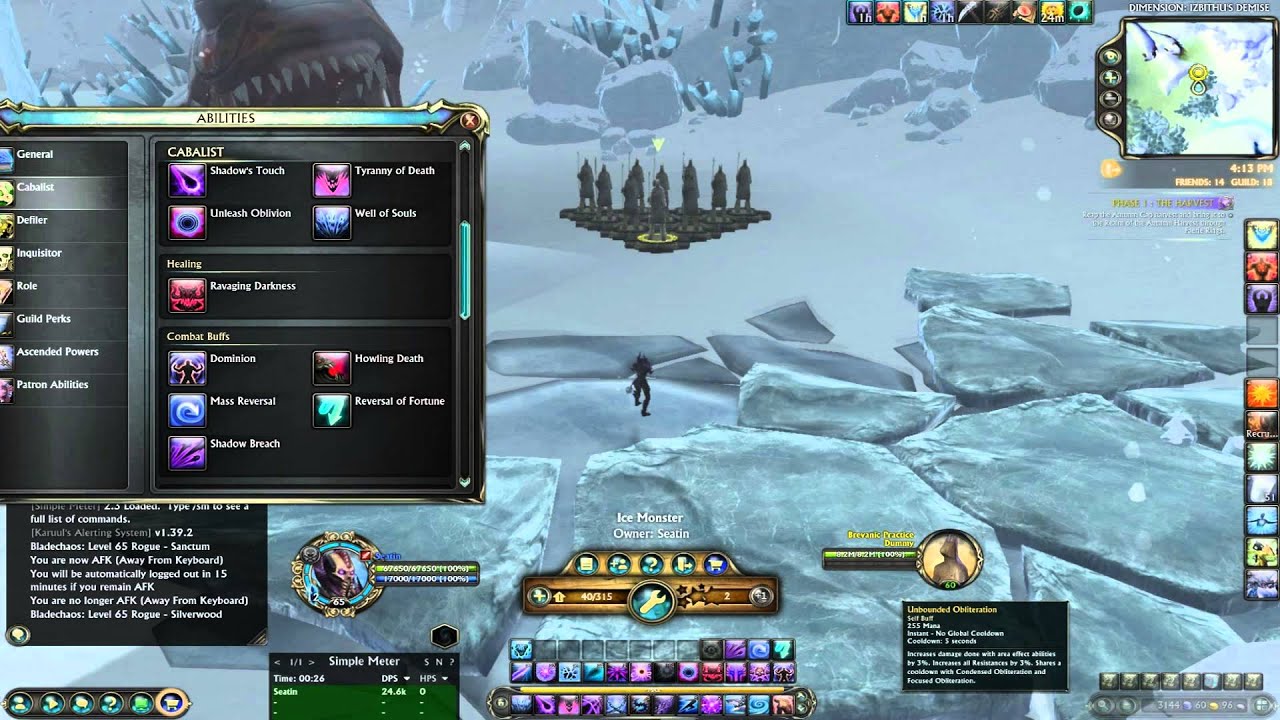This screenshot has height=720, width=1280.
Task: Click the Tyranny of Death ability icon
Action: [332, 180]
